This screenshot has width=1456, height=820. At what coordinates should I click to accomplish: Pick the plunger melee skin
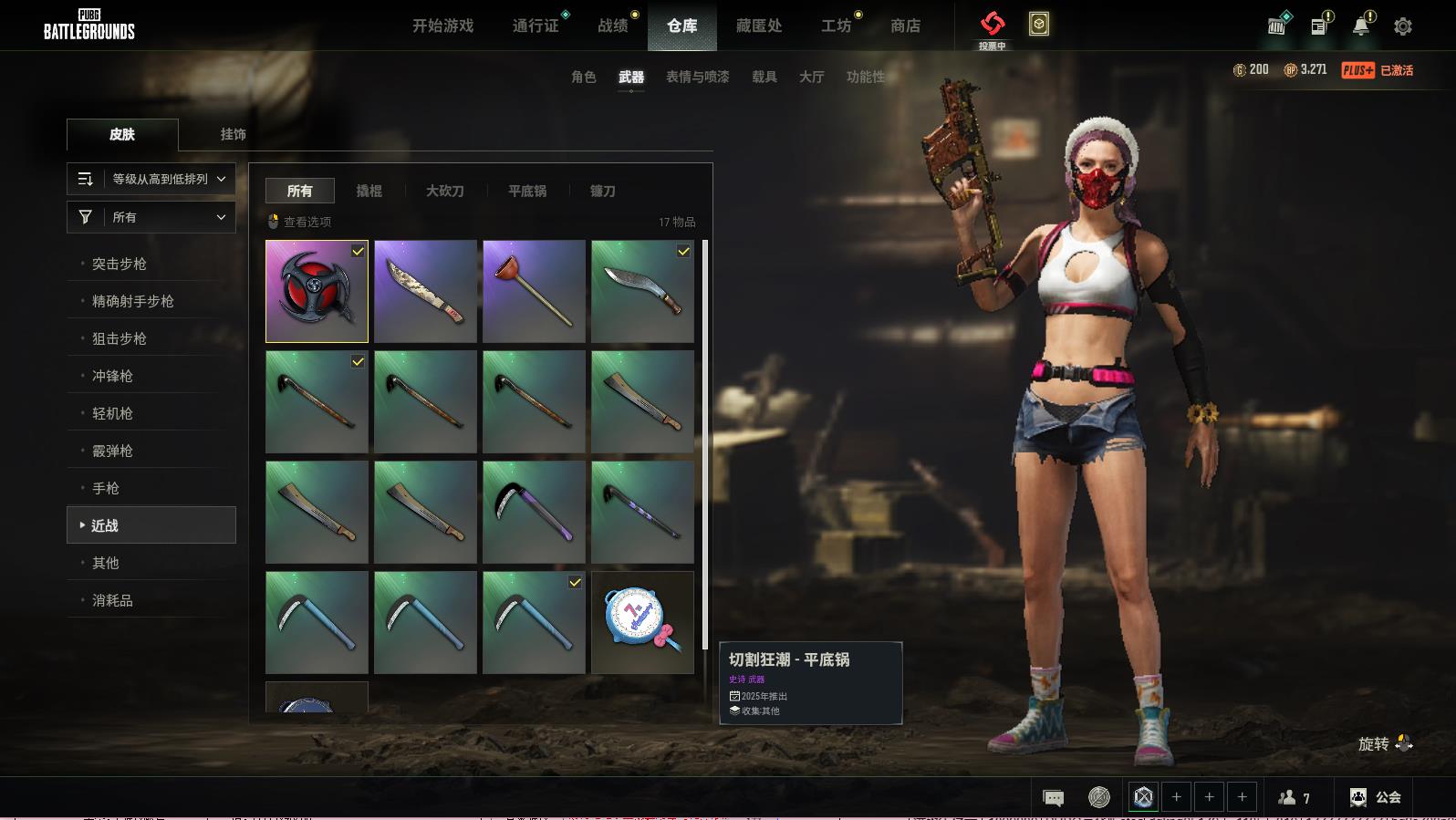(534, 291)
